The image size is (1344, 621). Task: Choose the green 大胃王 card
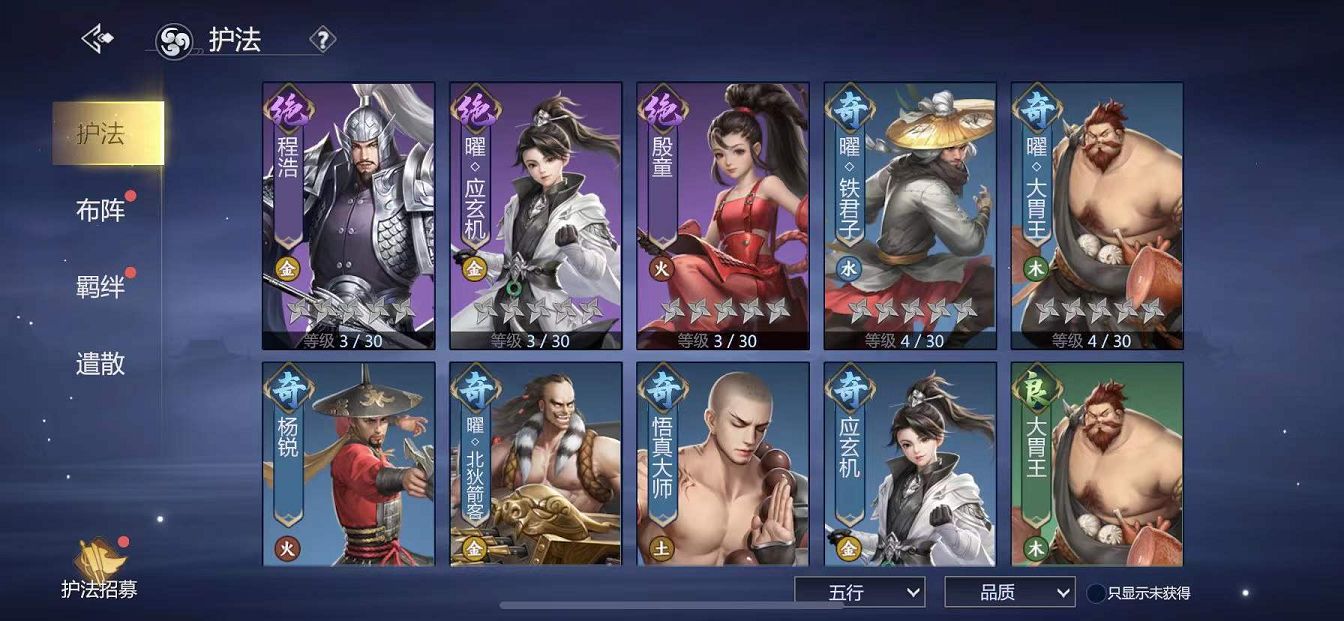[1096, 463]
